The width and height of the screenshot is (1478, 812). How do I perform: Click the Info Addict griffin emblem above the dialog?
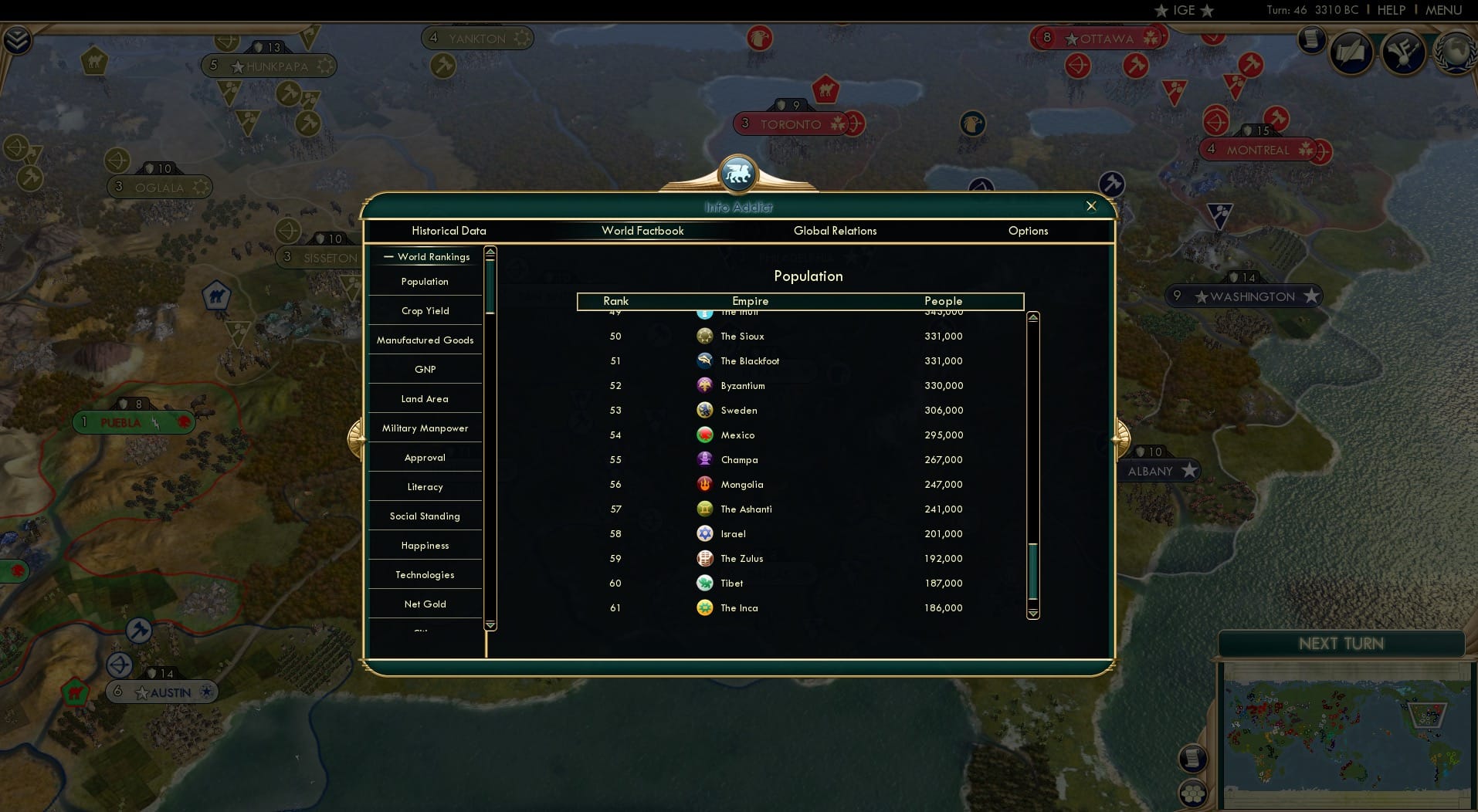739,173
